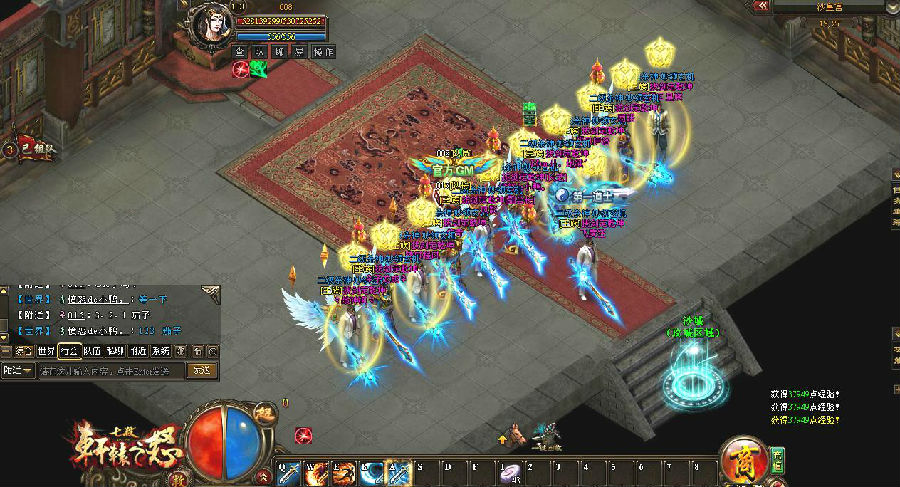Click the chat message input field

pyautogui.click(x=110, y=370)
